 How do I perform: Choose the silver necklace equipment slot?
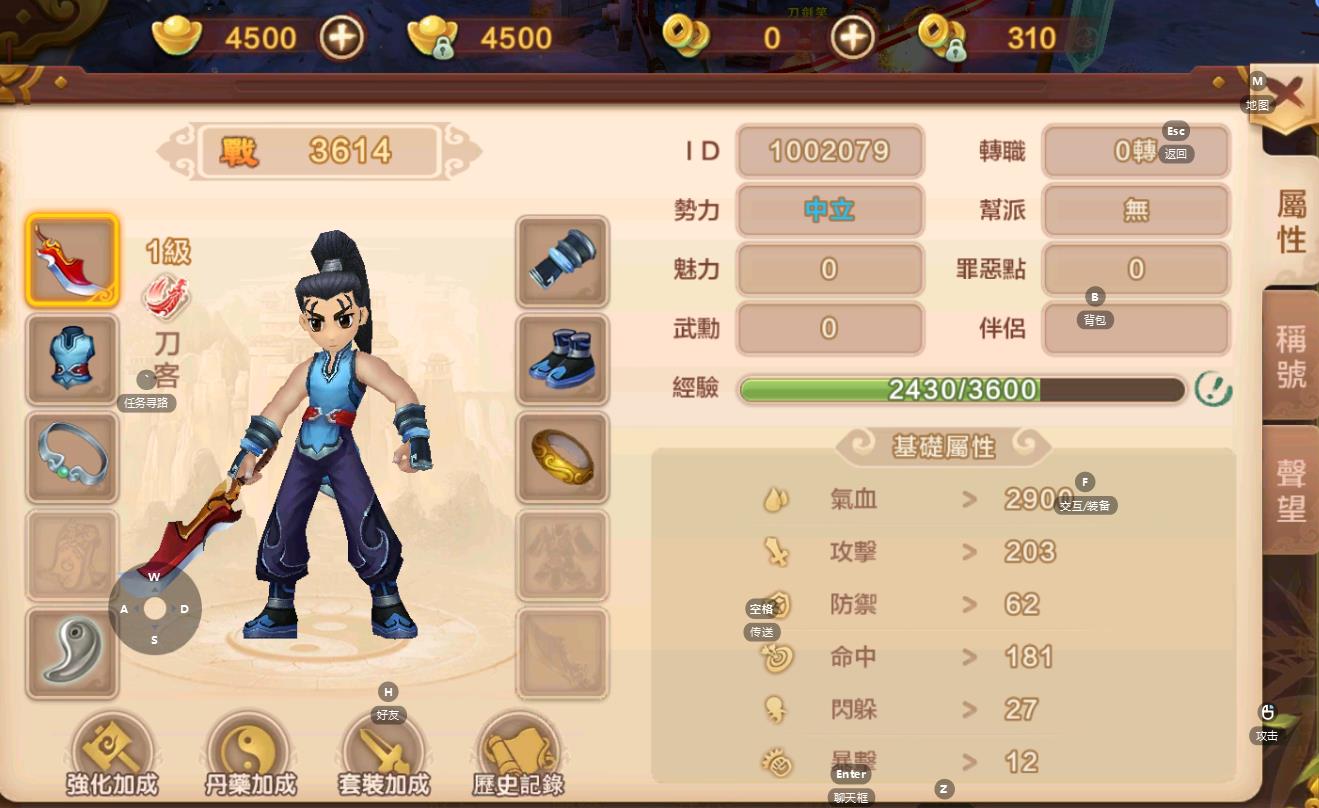[x=72, y=457]
